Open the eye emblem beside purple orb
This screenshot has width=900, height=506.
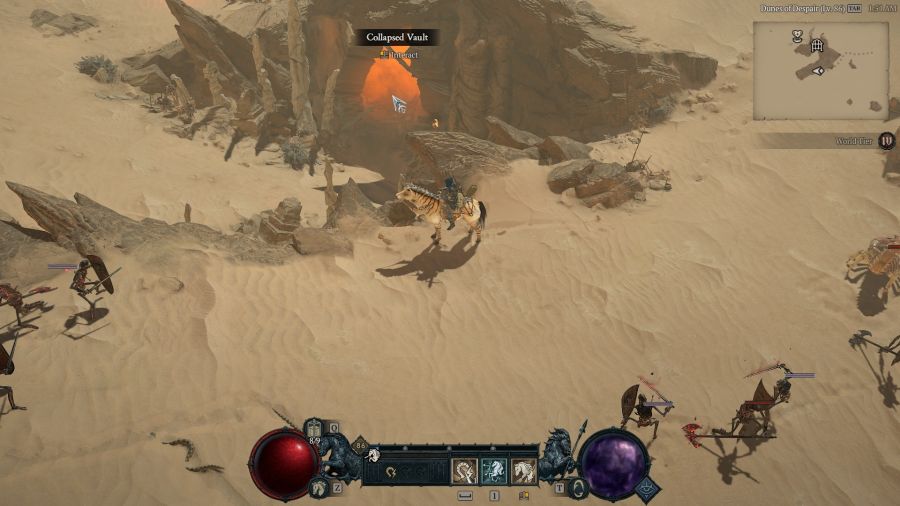pyautogui.click(x=645, y=488)
